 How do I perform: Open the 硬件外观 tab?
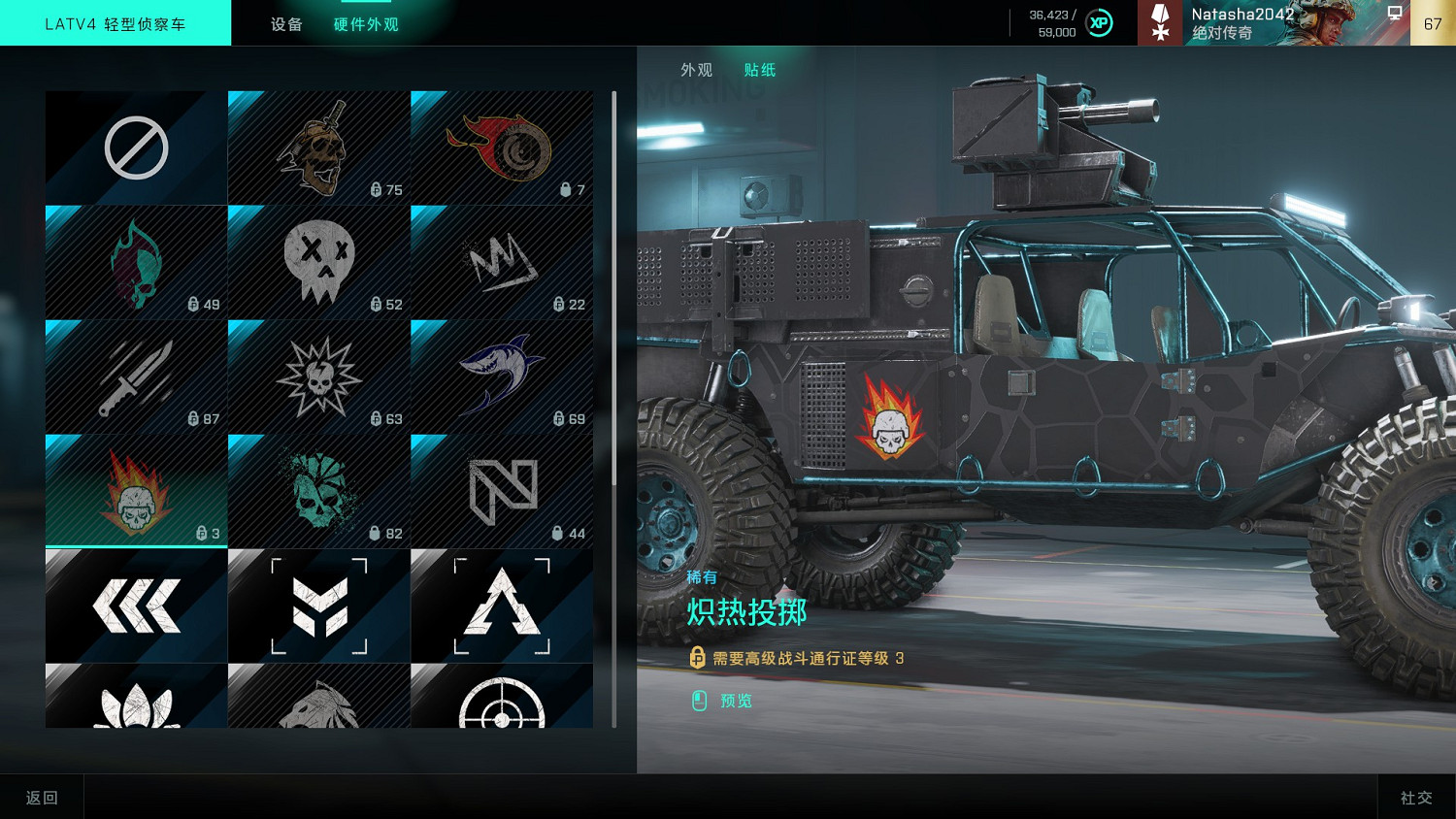click(366, 24)
